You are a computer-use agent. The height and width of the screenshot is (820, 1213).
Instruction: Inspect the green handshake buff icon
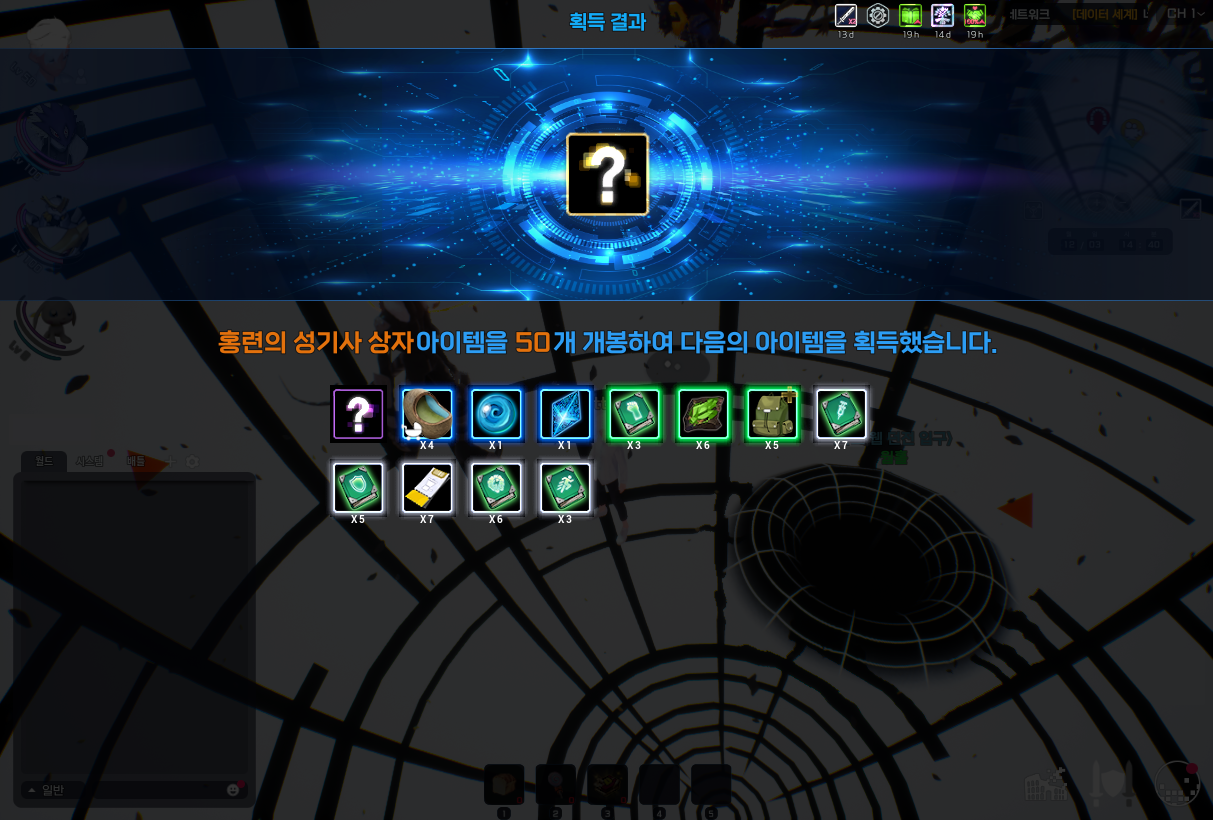[974, 15]
